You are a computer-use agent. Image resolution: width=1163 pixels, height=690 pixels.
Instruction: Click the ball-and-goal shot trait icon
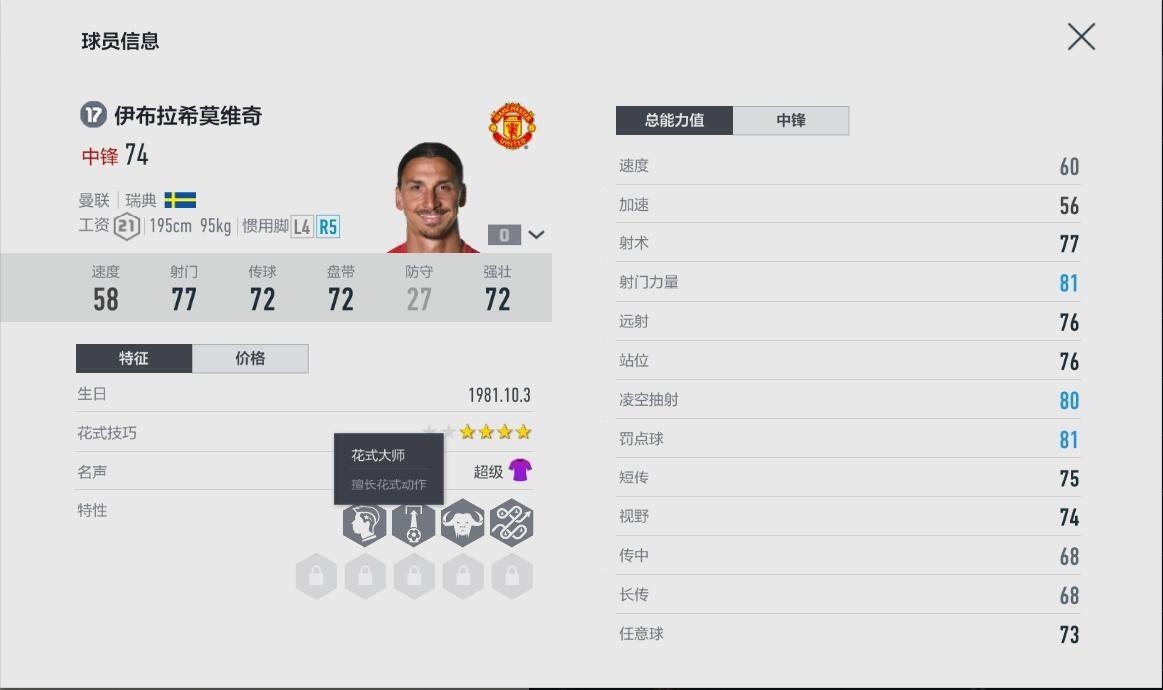[x=413, y=523]
